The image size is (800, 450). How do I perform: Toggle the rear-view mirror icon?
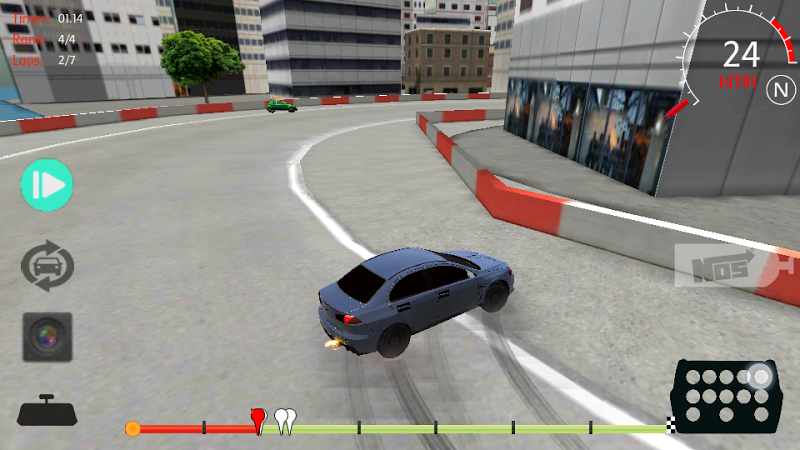[x=47, y=411]
